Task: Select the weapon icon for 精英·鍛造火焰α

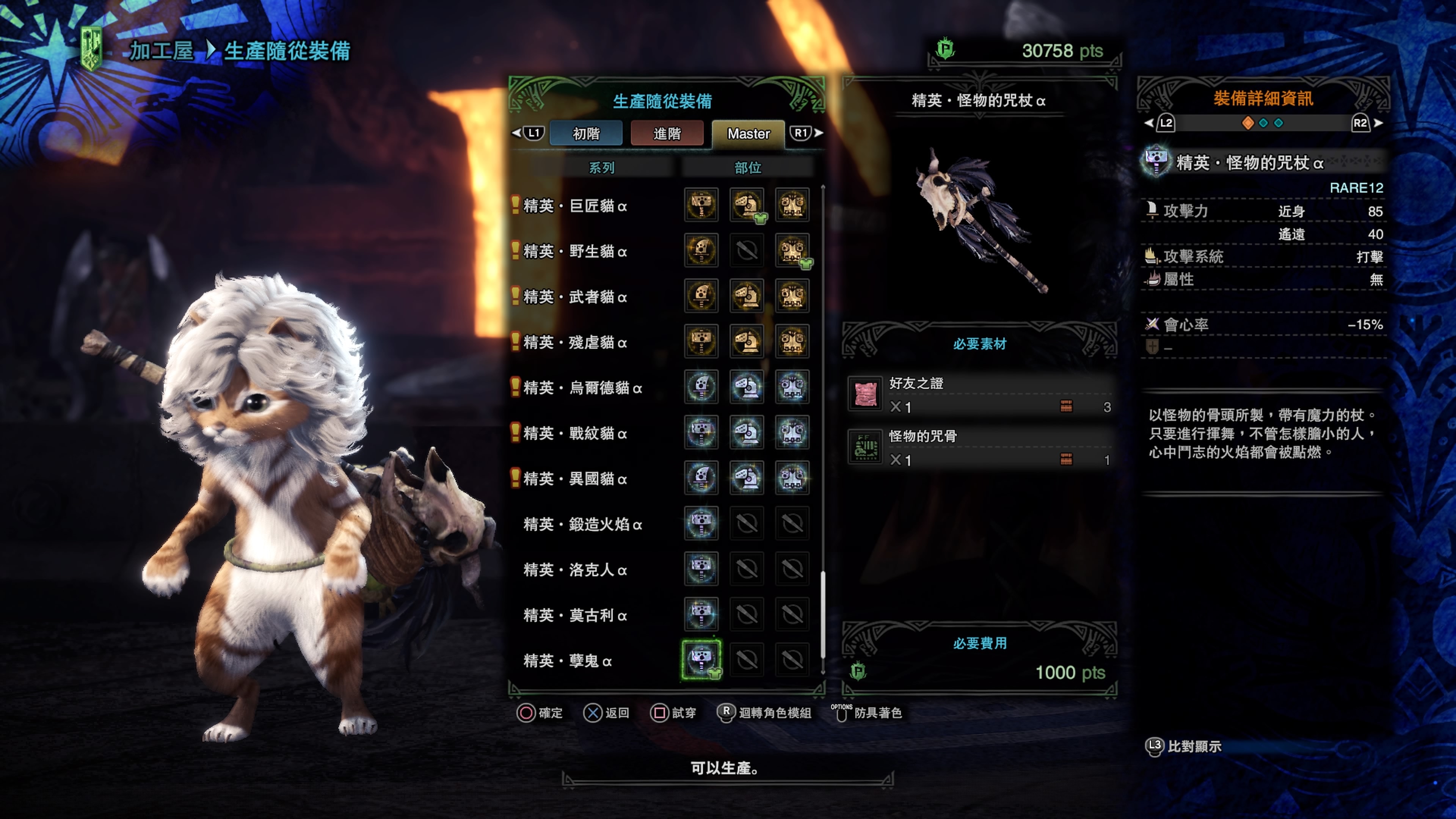Action: pos(701,524)
